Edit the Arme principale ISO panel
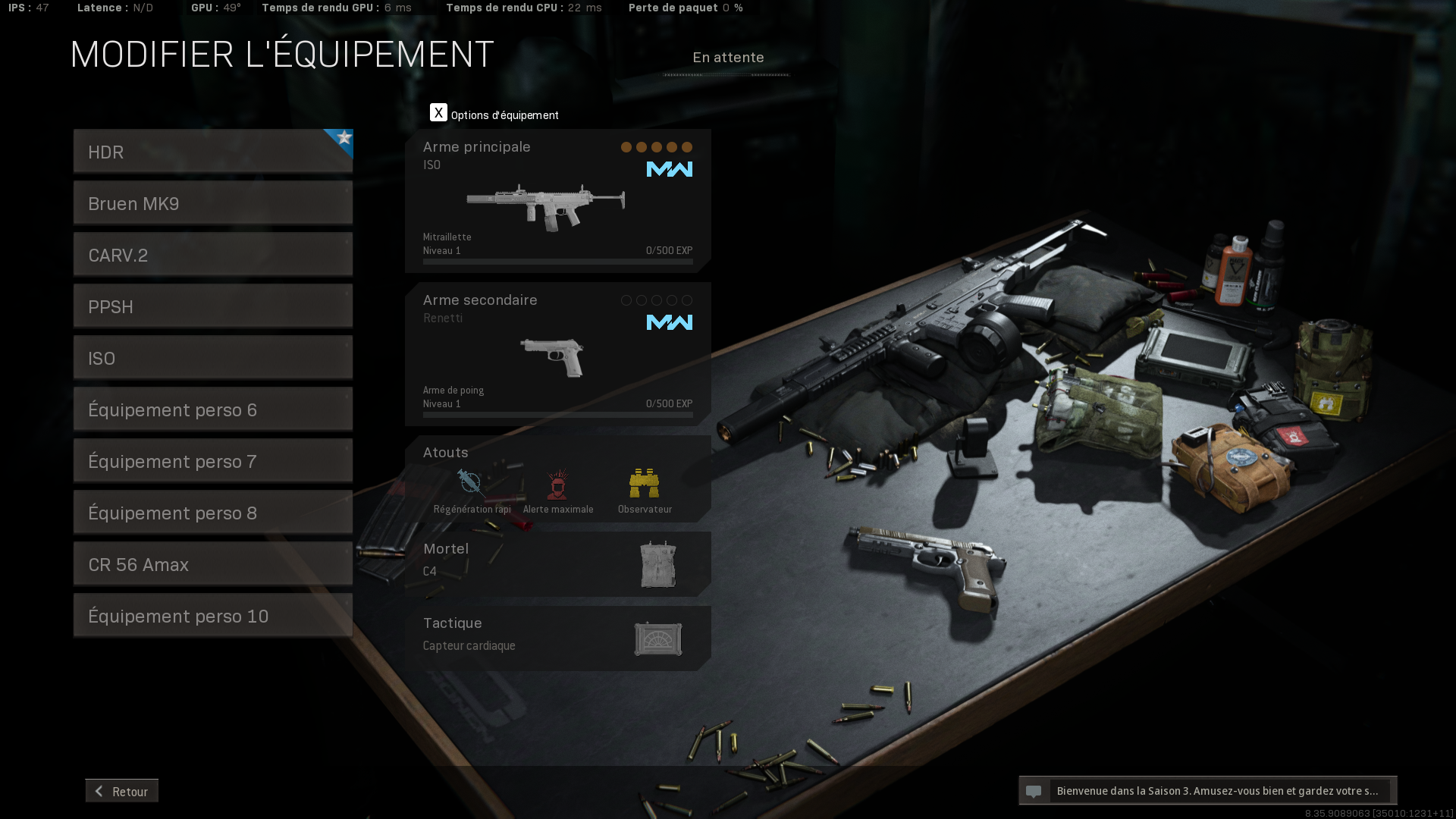This screenshot has width=1456, height=819. click(x=557, y=201)
